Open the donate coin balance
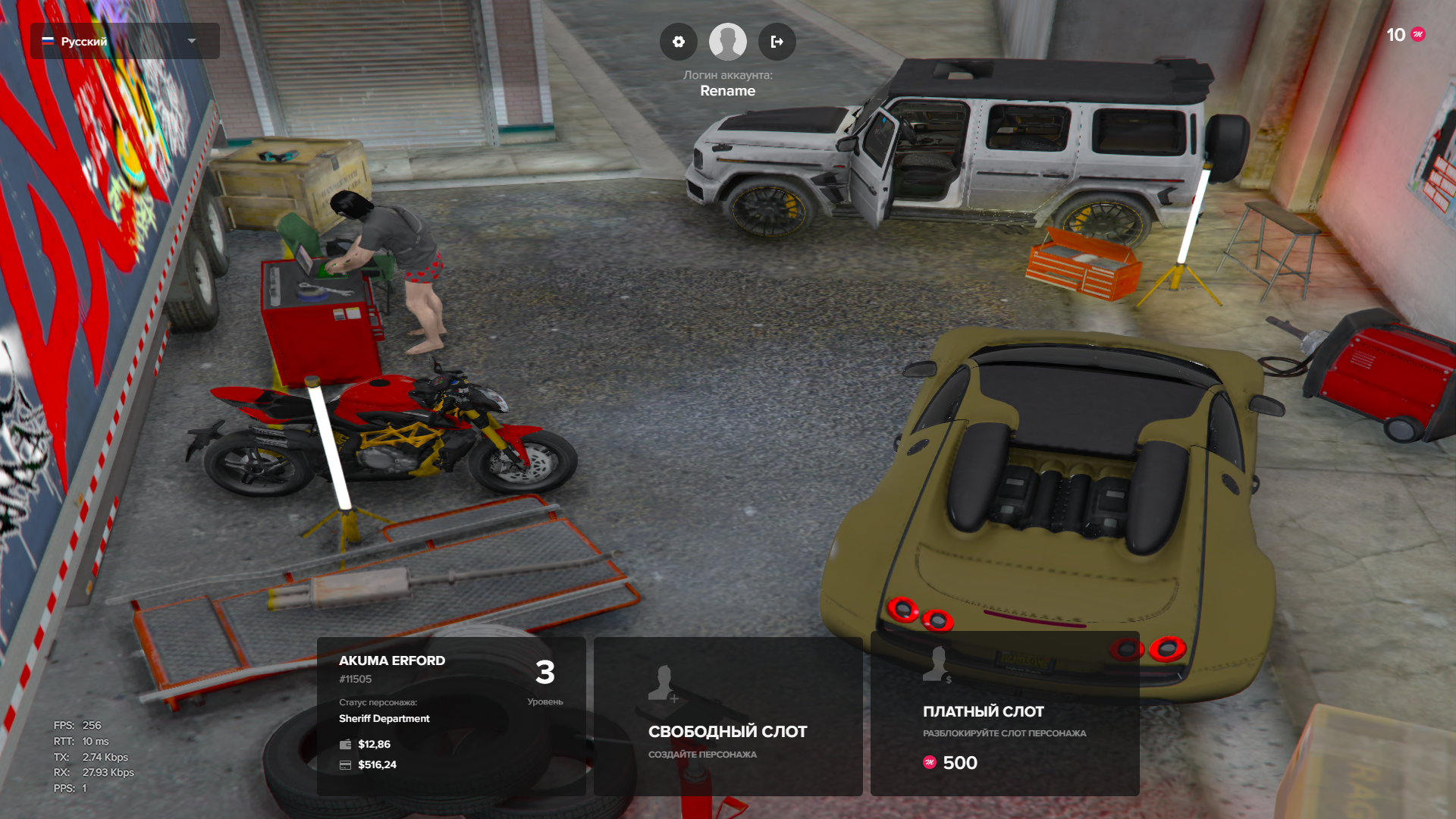 point(1405,35)
